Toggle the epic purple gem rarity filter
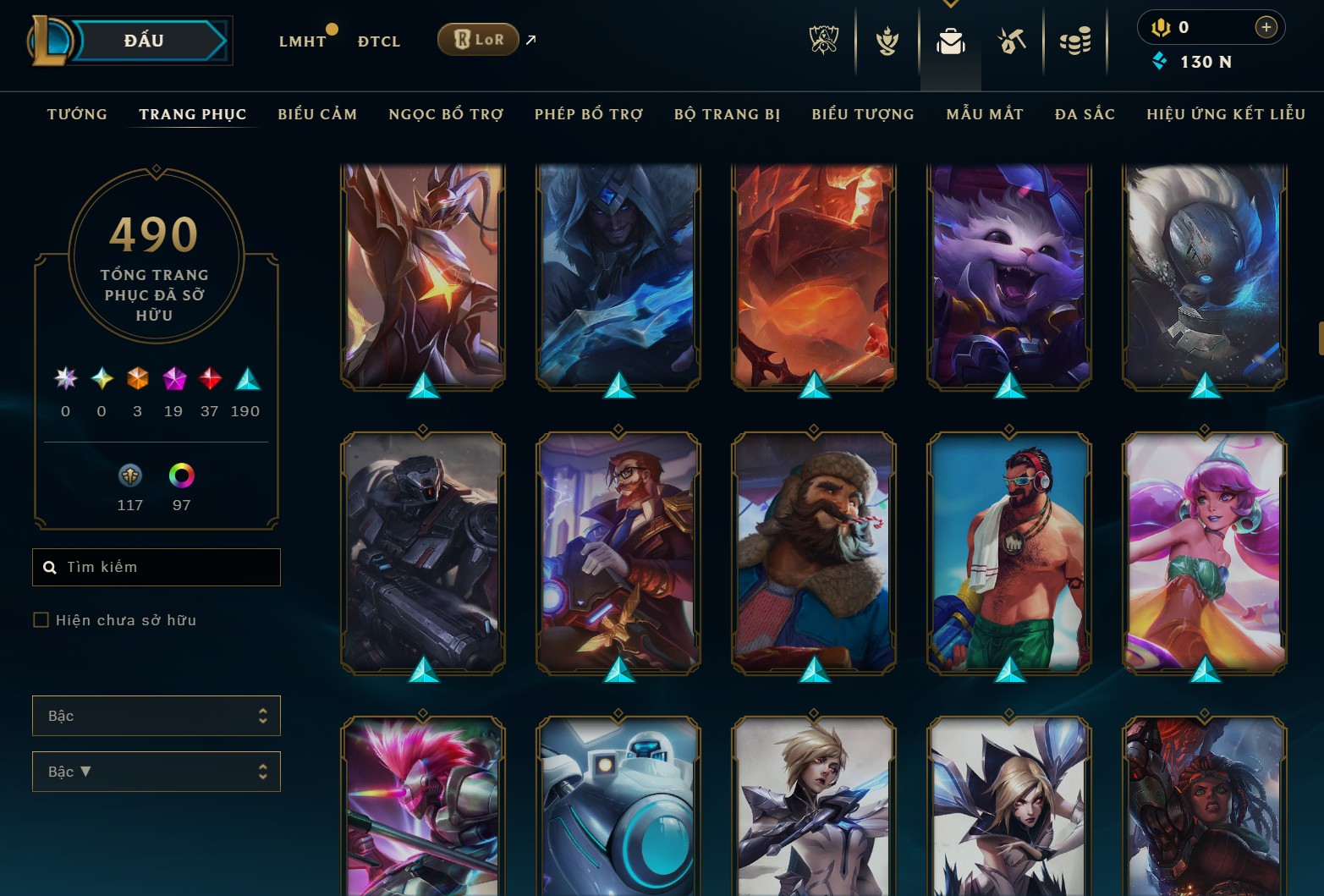1324x896 pixels. click(173, 380)
